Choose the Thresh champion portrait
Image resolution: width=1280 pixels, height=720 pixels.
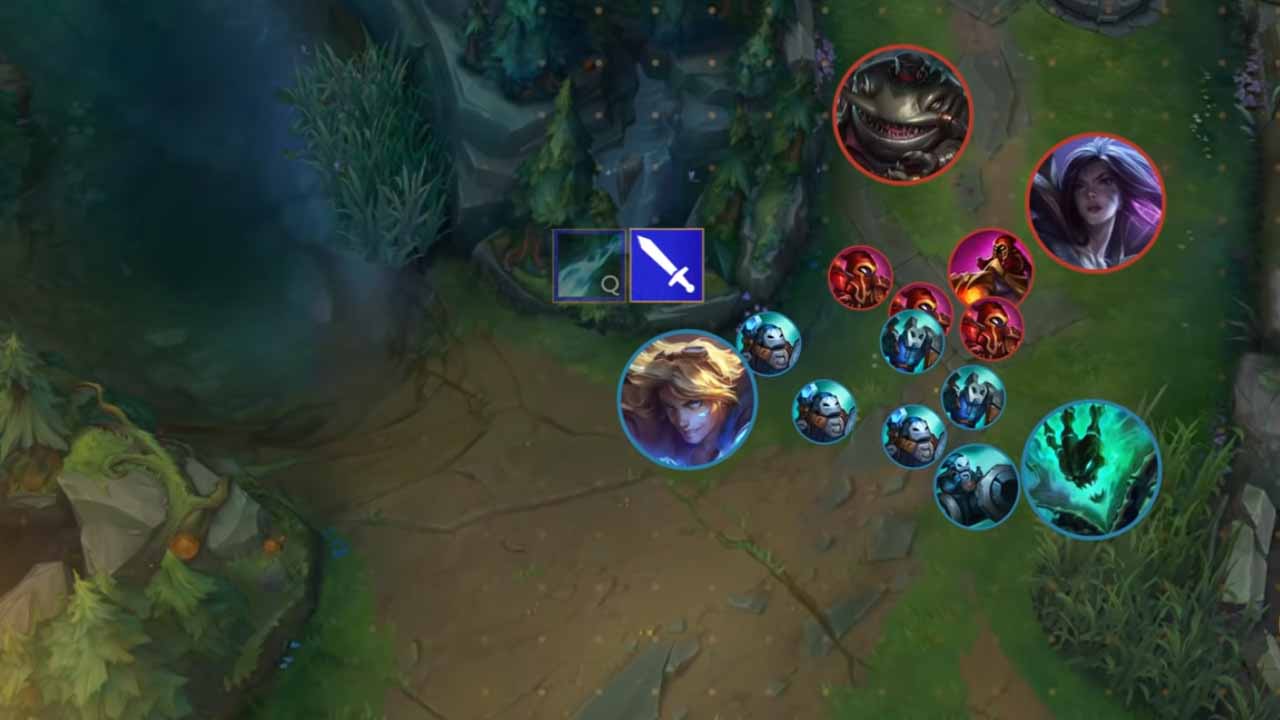point(1091,469)
